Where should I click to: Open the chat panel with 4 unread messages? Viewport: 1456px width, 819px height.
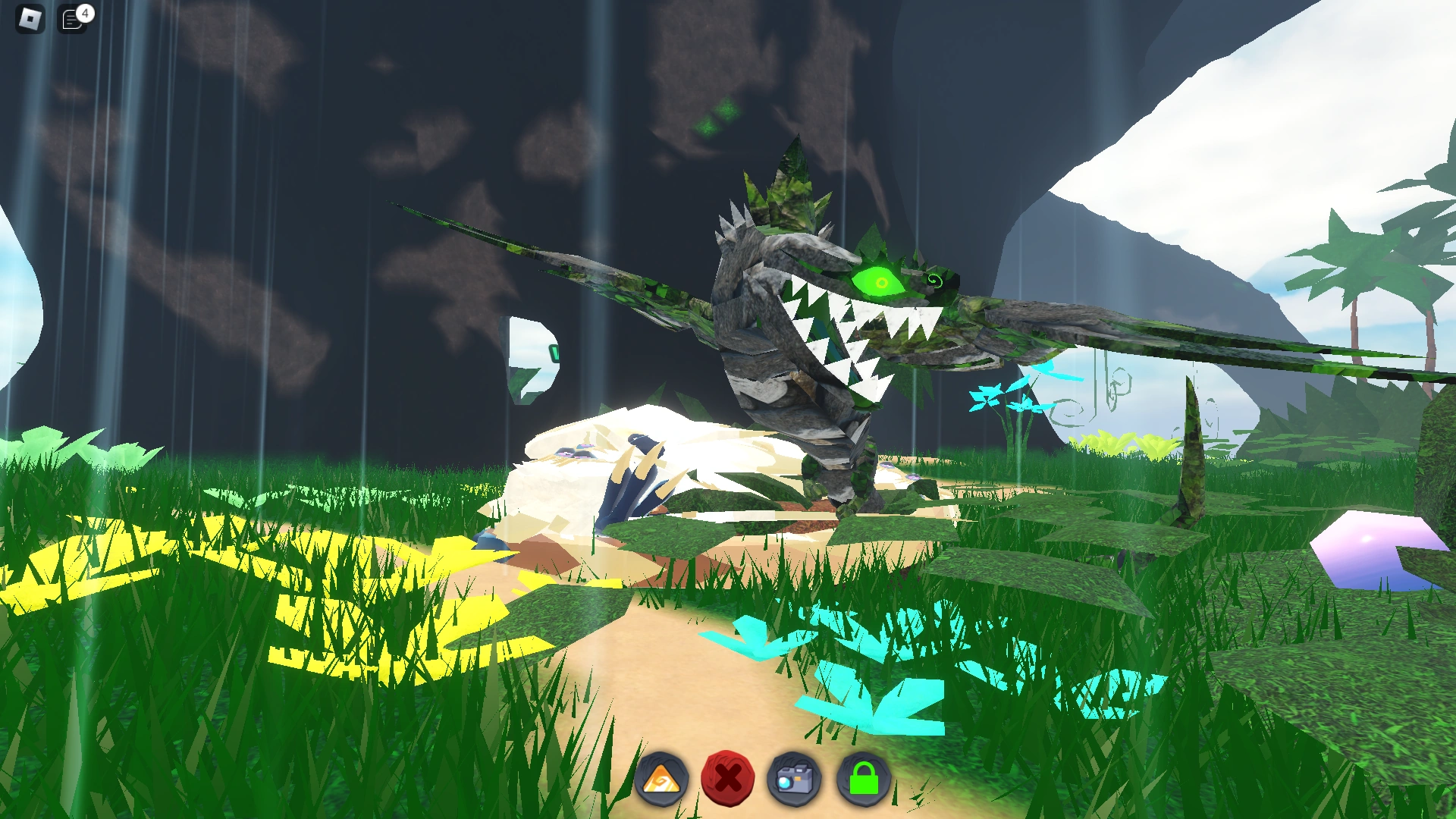click(73, 19)
